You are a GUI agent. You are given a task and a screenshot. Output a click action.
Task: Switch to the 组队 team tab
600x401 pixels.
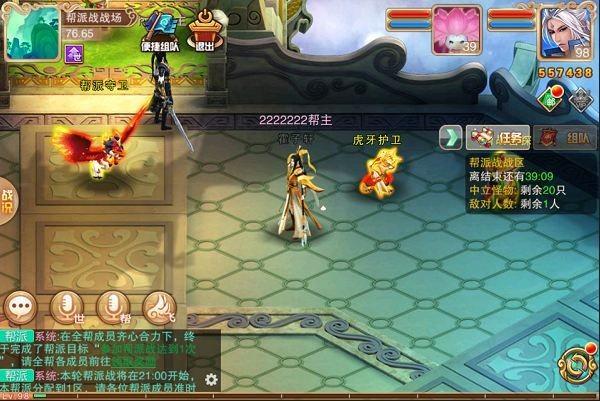[x=562, y=138]
